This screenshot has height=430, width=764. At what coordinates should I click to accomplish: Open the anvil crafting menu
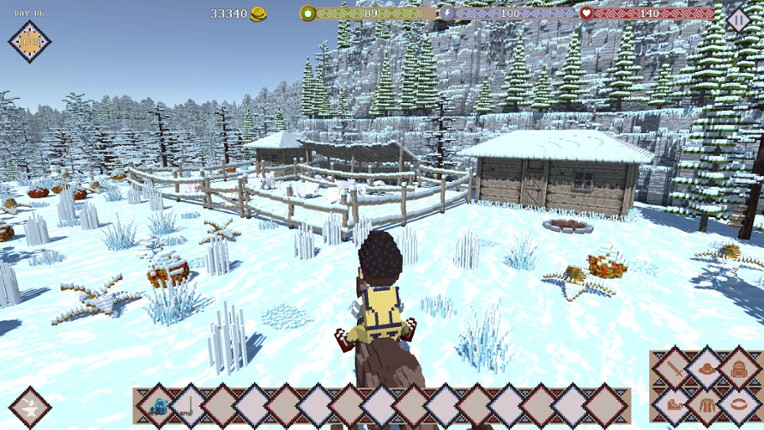pos(30,407)
